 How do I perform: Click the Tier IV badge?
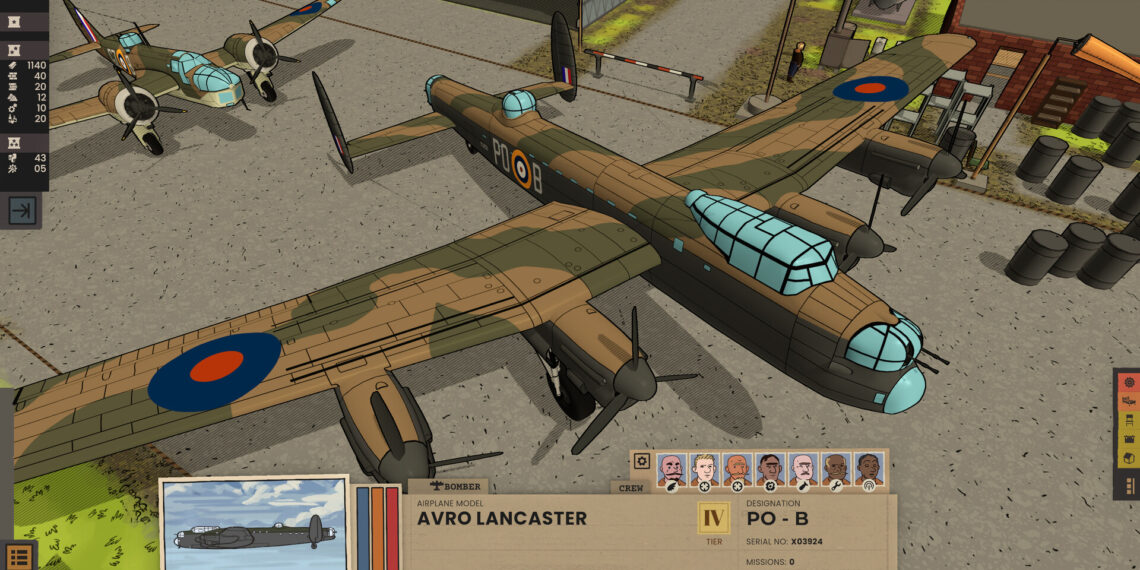(x=714, y=518)
